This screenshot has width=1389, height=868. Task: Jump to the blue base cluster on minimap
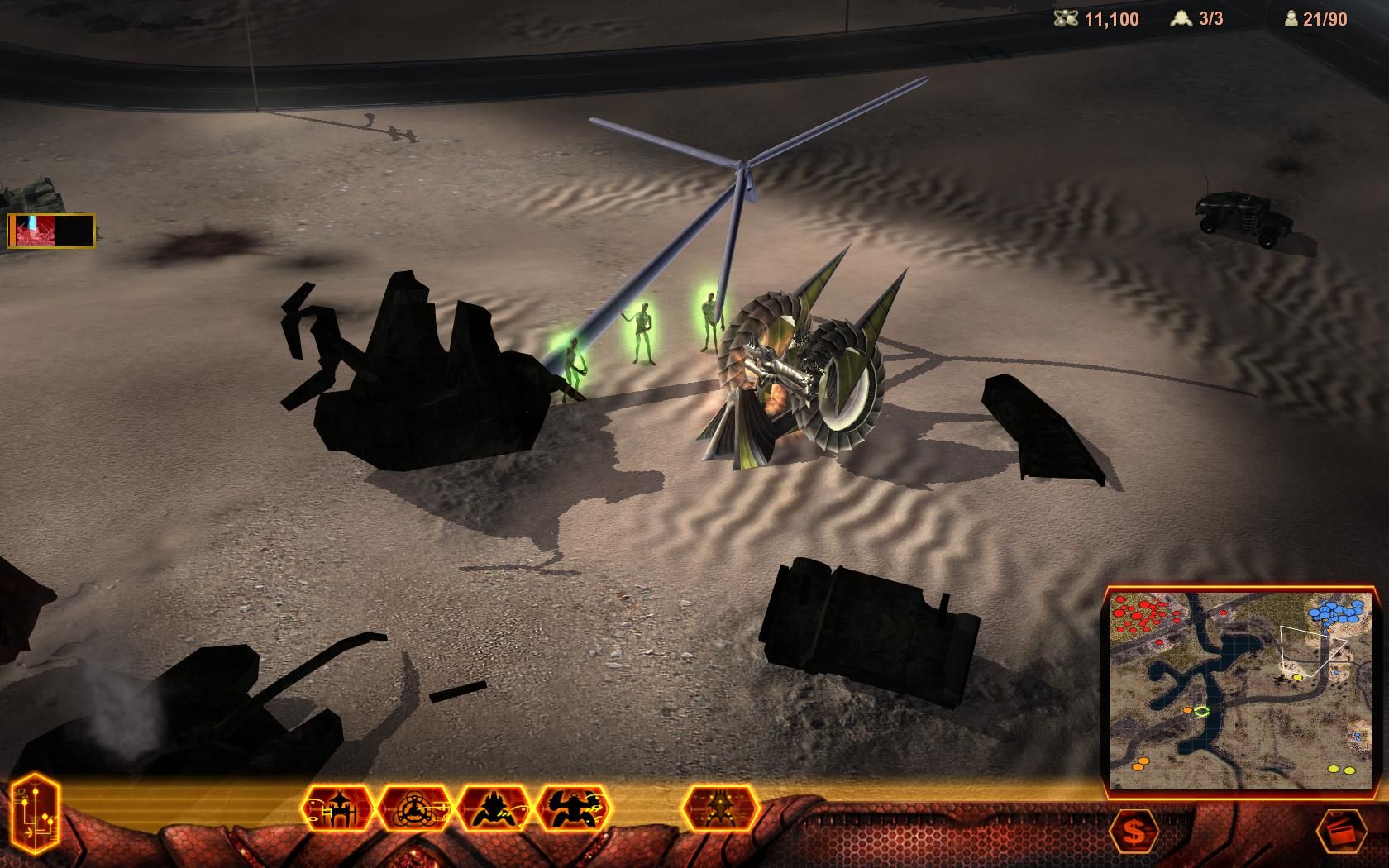click(x=1336, y=613)
